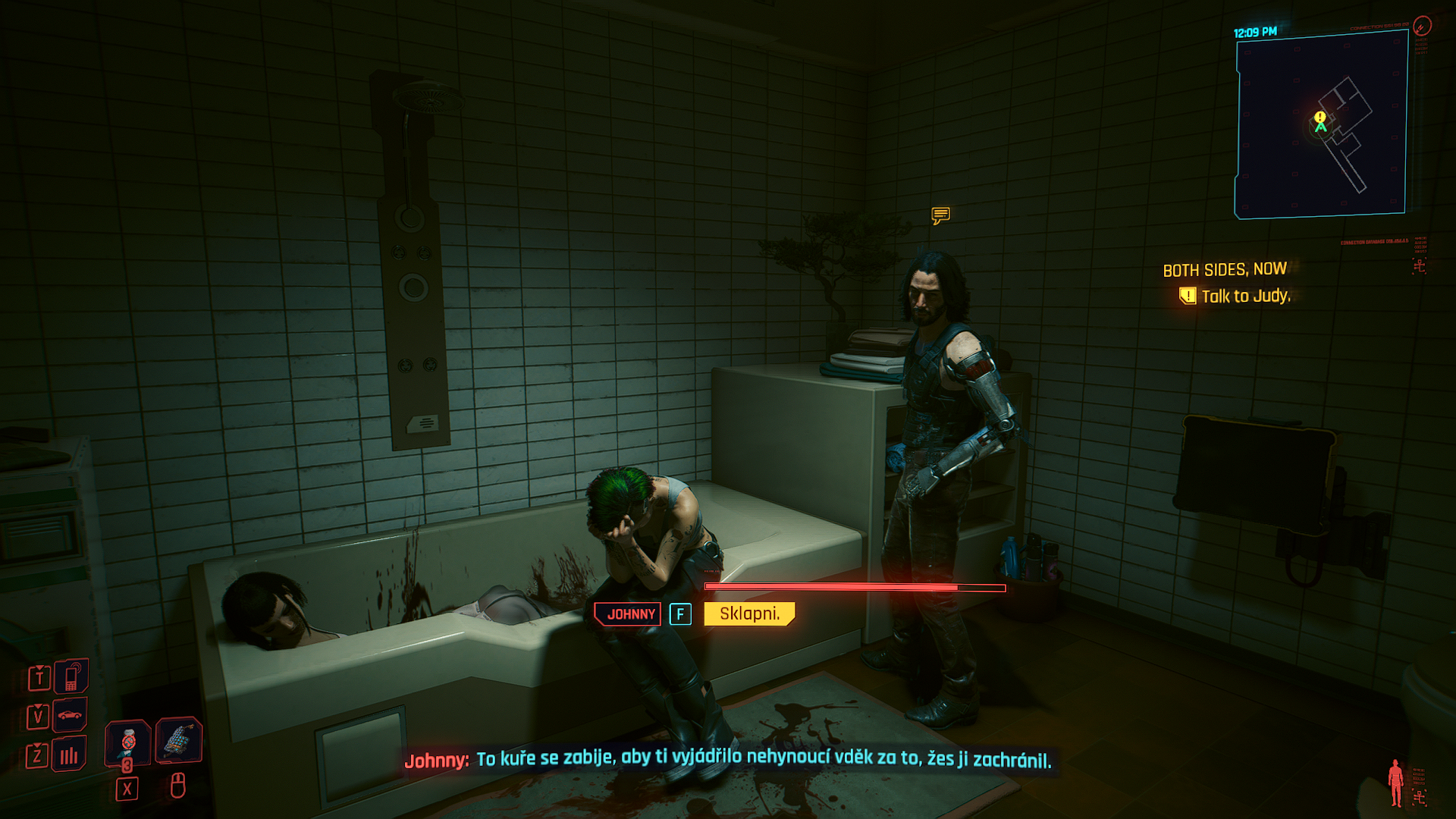Viewport: 1456px width, 819px height.
Task: Click the yellow quest marker on minimap
Action: click(x=1319, y=117)
